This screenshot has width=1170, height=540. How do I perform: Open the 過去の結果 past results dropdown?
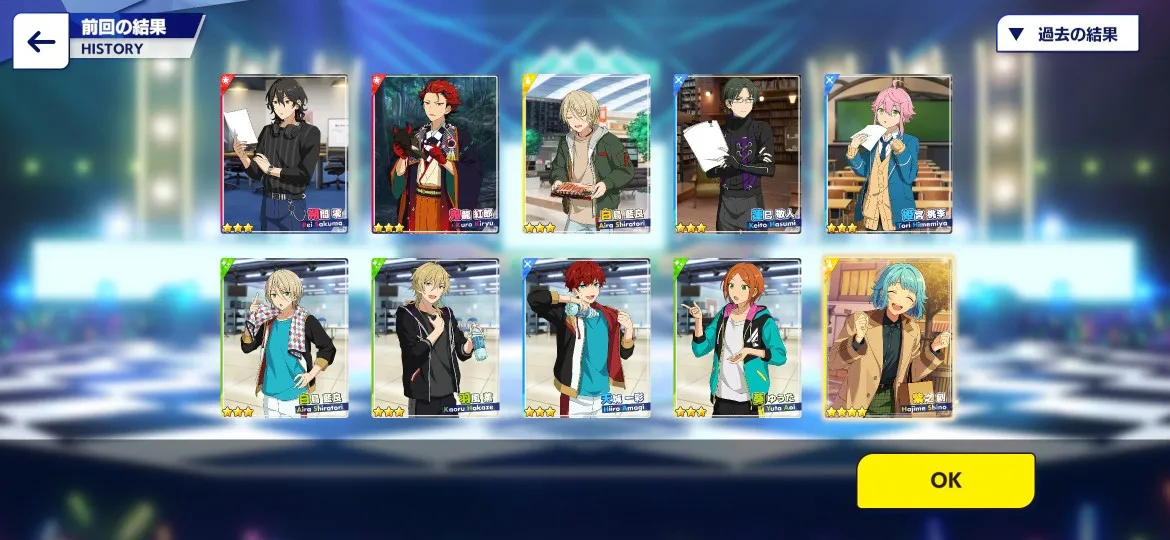pyautogui.click(x=1068, y=34)
